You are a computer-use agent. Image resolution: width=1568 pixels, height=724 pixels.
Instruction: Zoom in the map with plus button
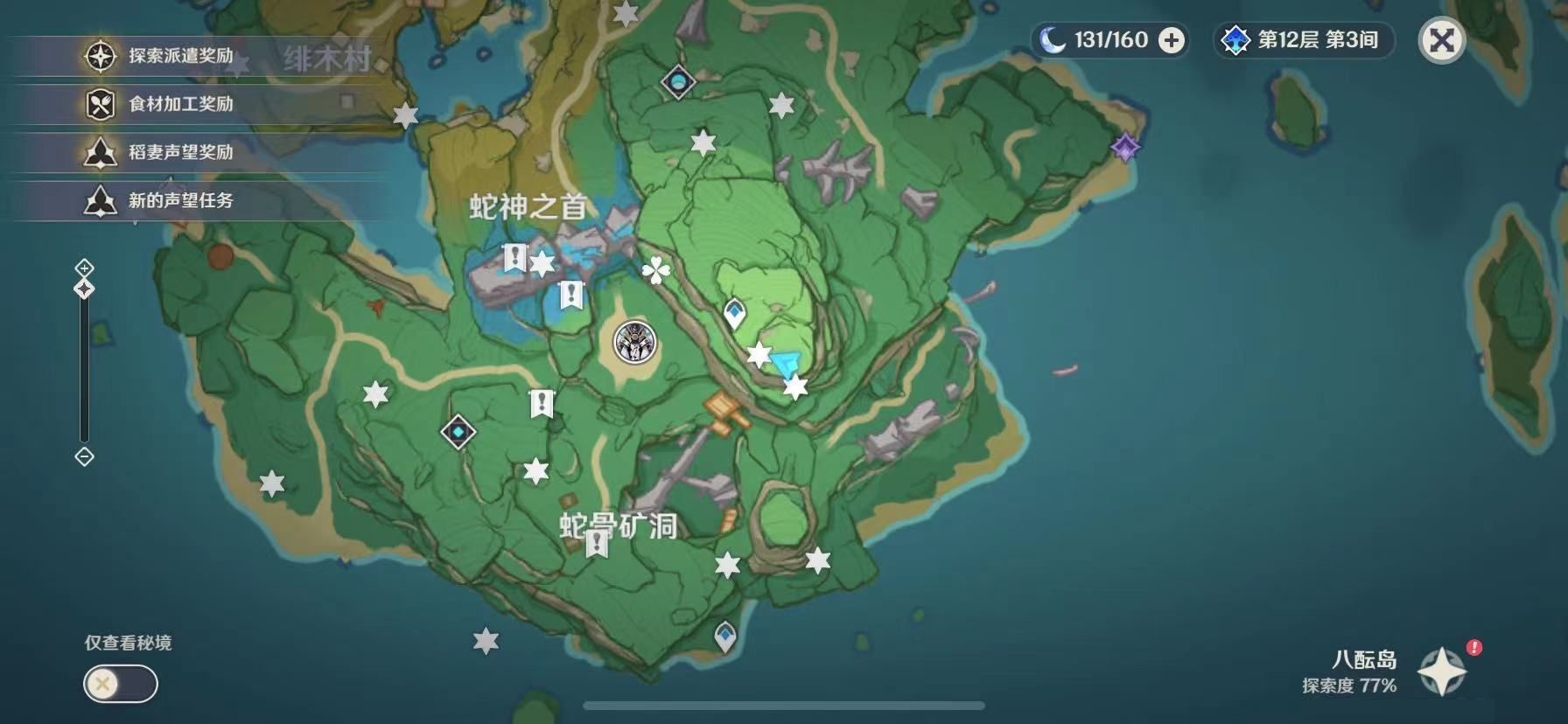84,268
